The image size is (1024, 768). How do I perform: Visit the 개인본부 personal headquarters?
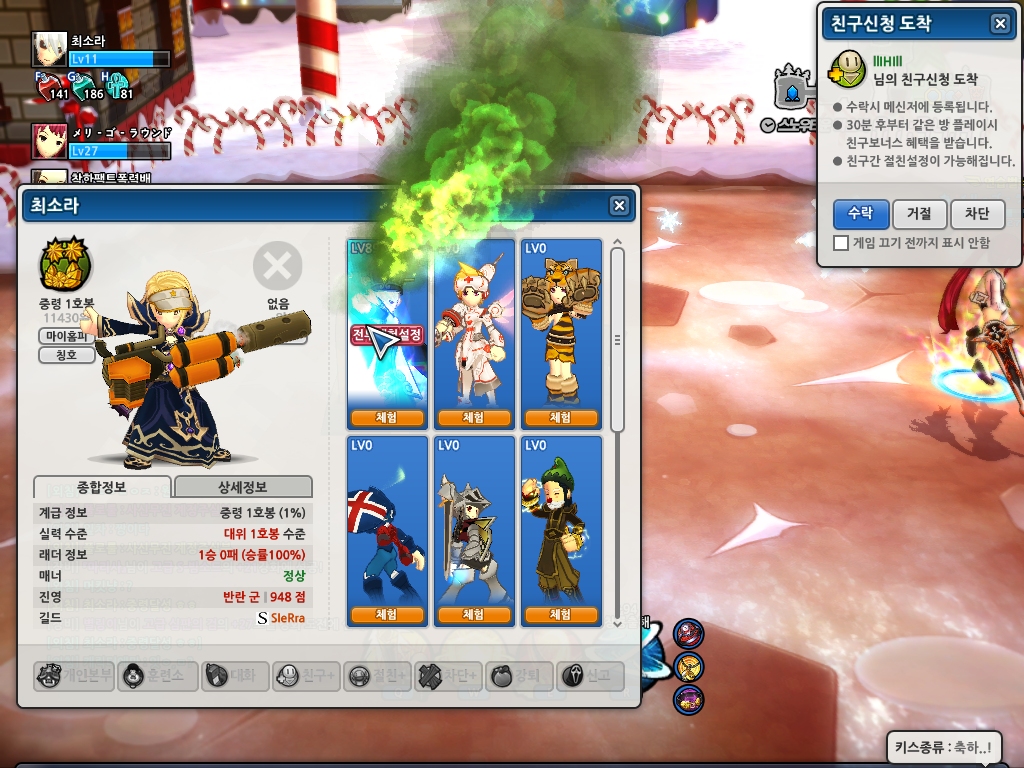pyautogui.click(x=74, y=676)
